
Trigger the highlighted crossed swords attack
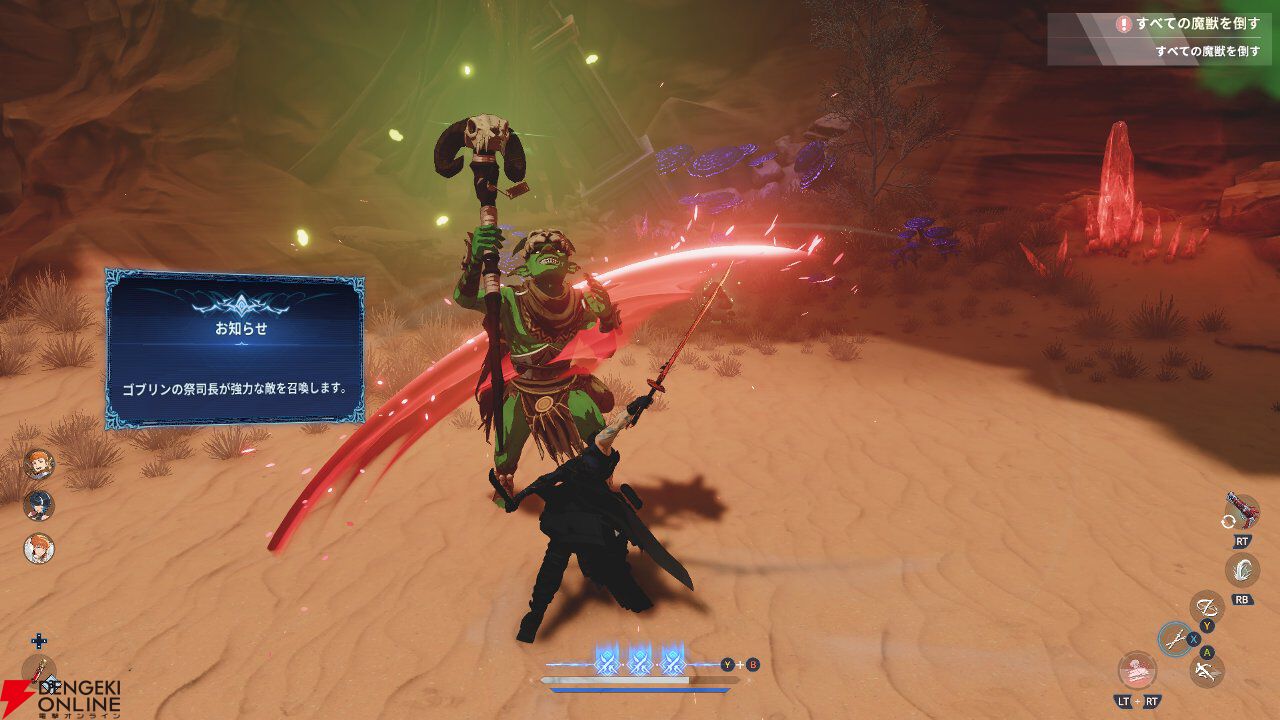click(x=1176, y=638)
